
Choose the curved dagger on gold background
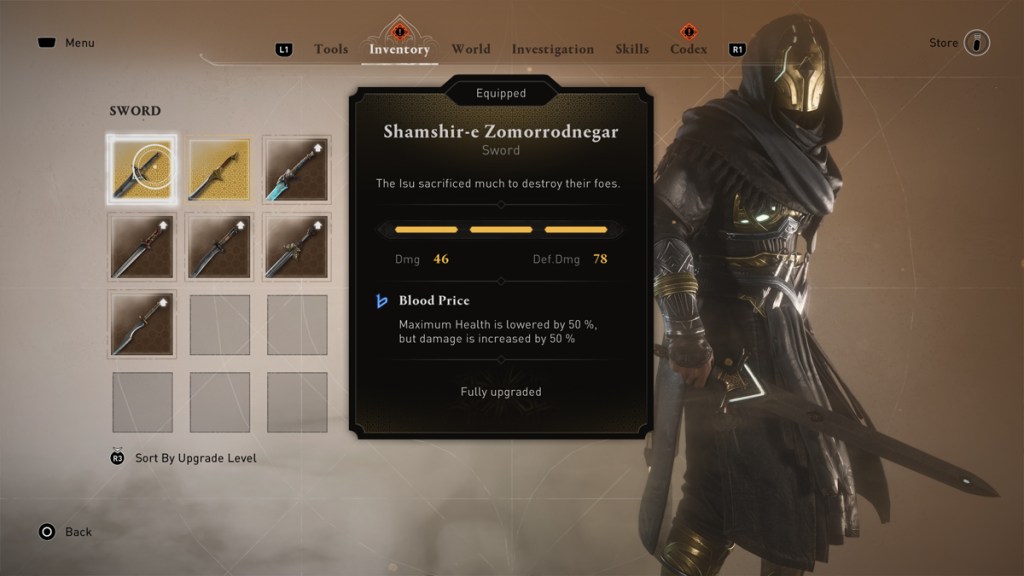click(x=219, y=170)
